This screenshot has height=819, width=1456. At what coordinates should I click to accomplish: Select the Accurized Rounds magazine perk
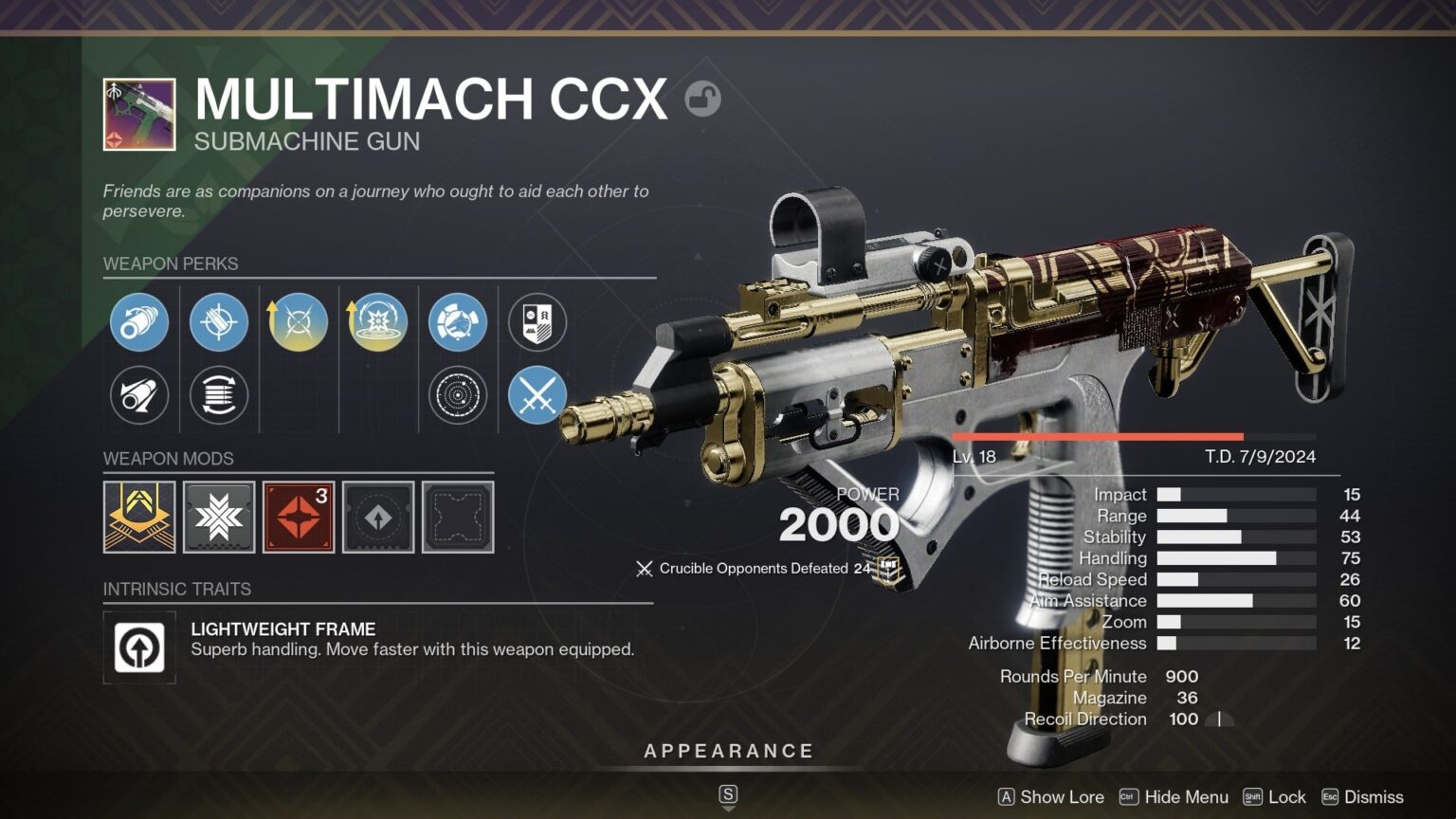219,322
